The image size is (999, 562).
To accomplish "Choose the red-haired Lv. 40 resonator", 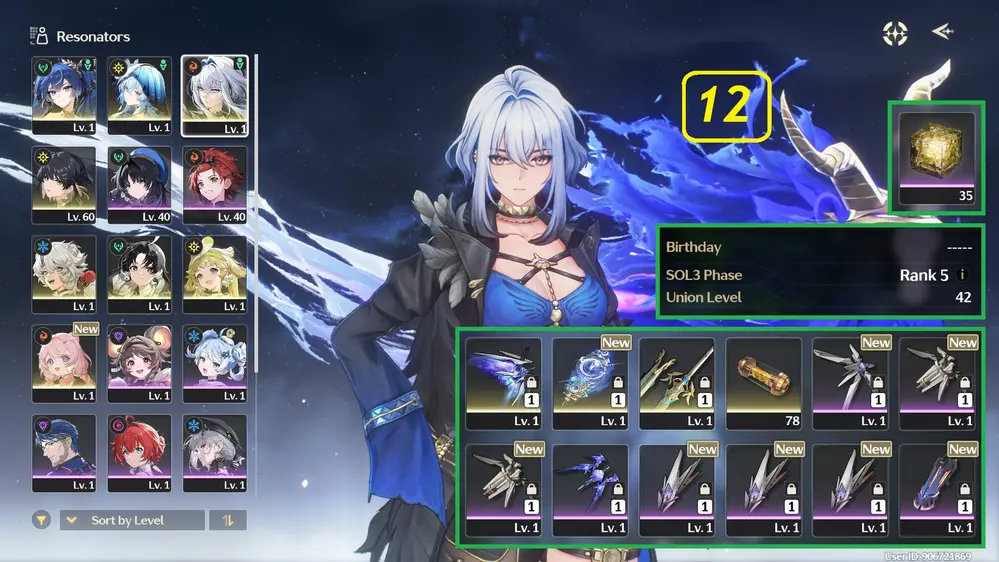I will [215, 185].
